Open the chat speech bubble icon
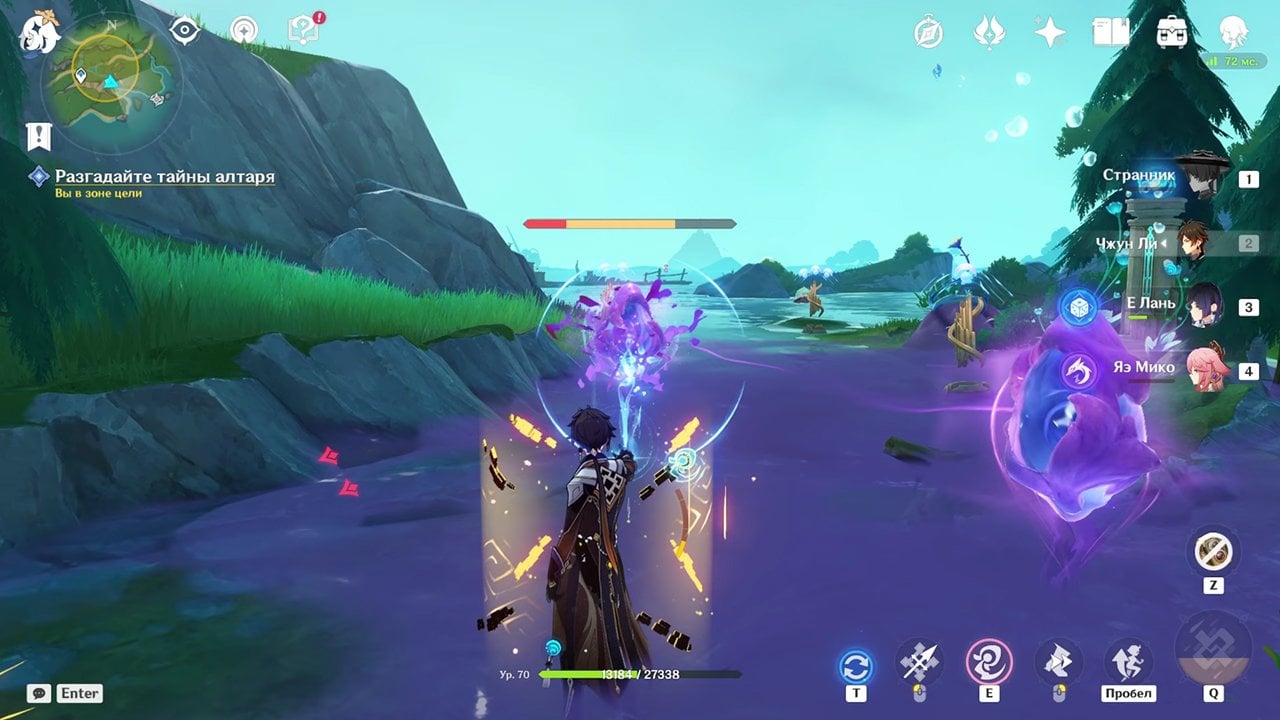The height and width of the screenshot is (720, 1280). coord(39,693)
